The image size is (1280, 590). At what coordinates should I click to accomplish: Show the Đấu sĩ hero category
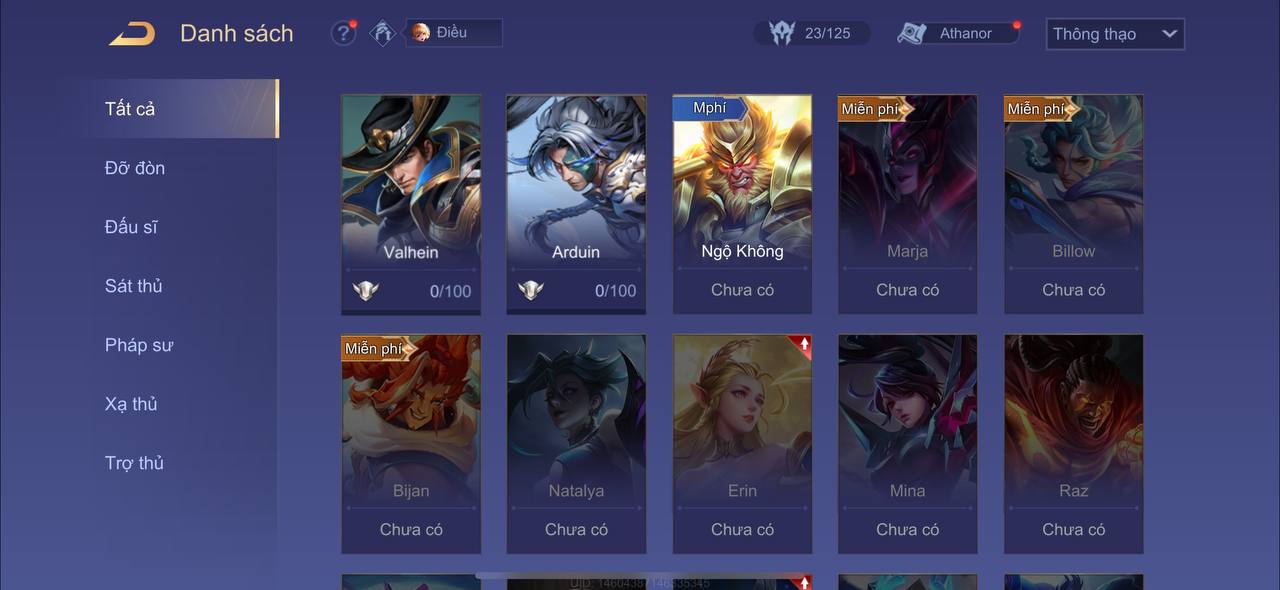[x=131, y=227]
